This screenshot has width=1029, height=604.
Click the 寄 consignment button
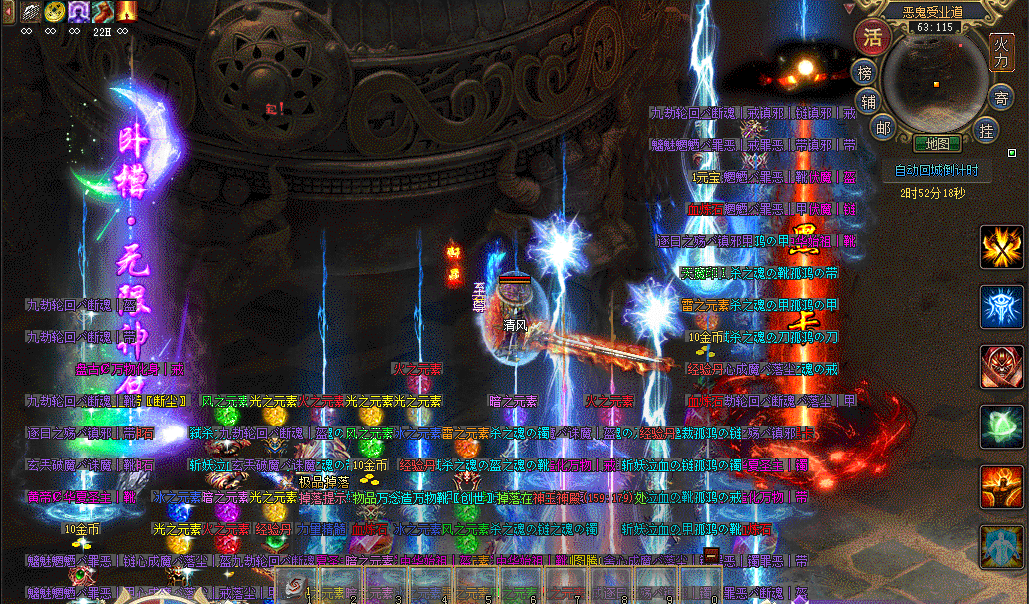[x=1000, y=98]
